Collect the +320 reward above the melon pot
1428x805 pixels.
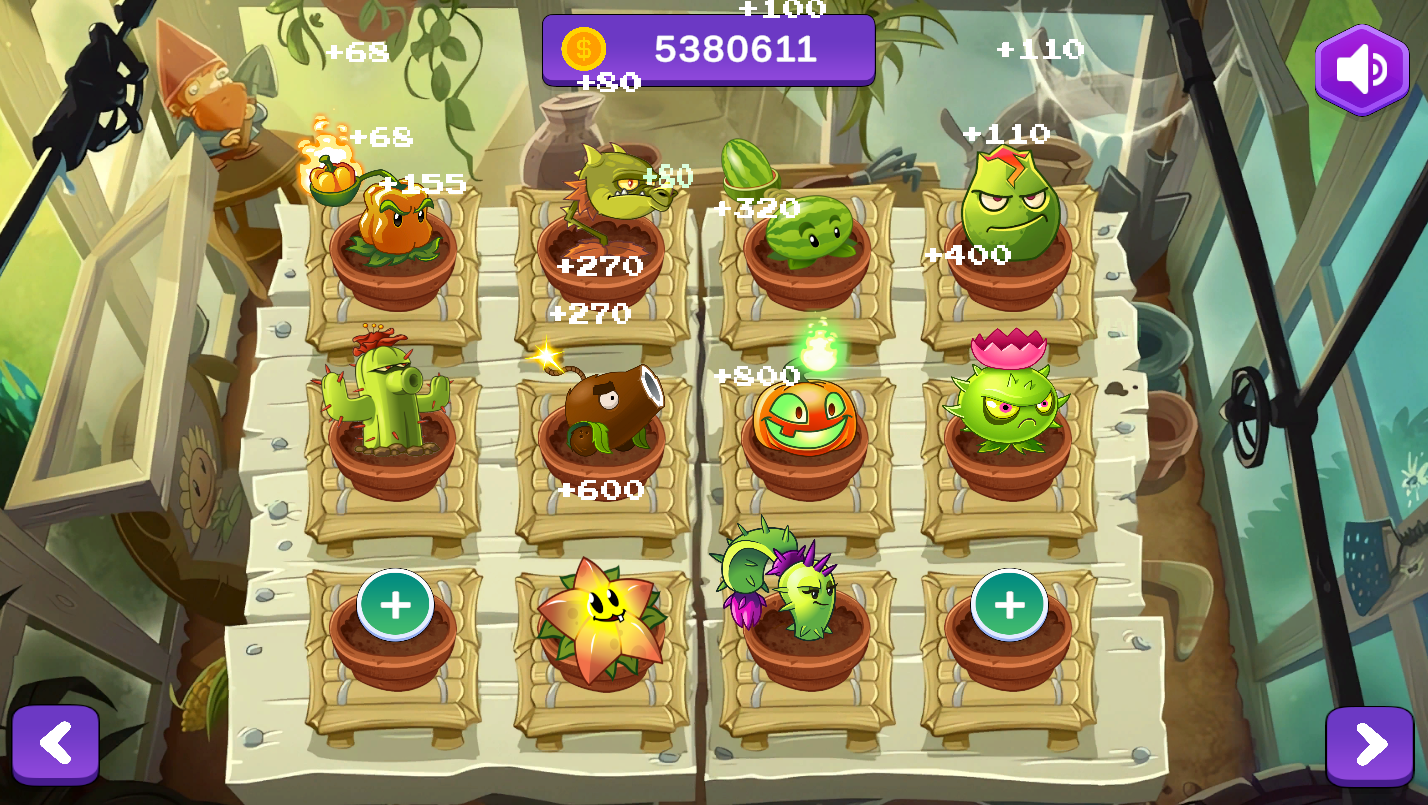[x=757, y=208]
